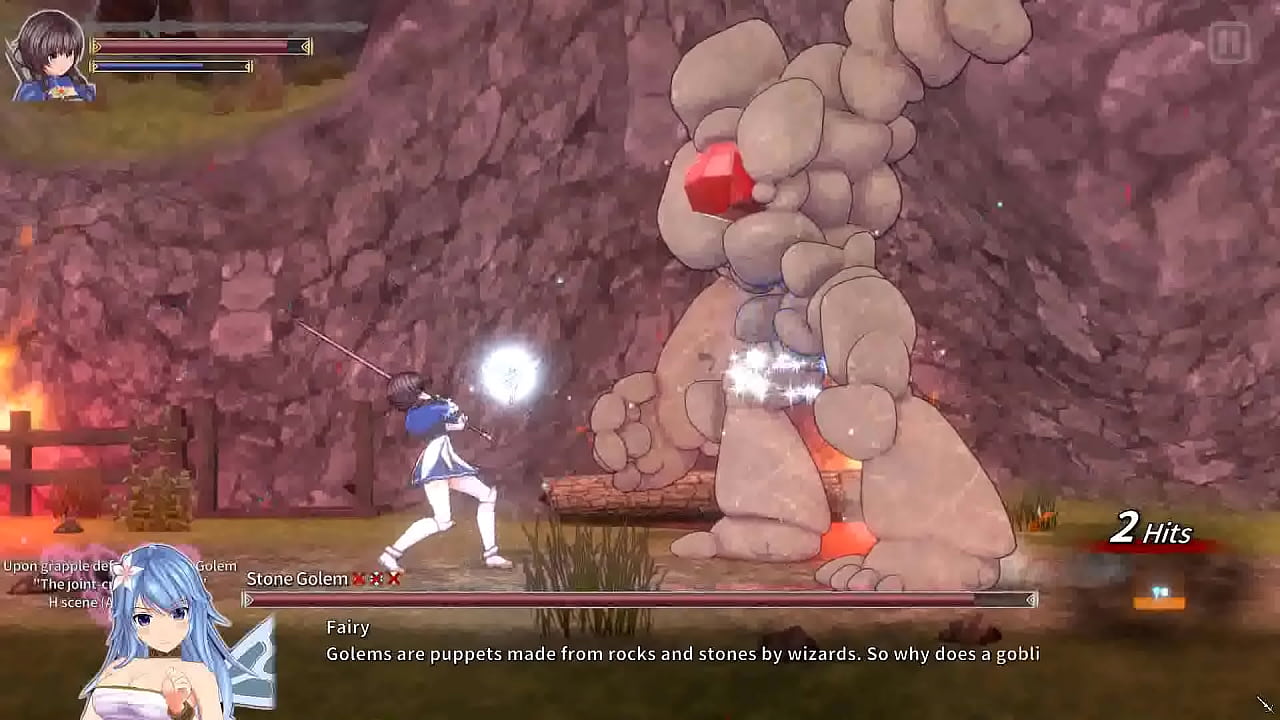
Task: Click the third red X gem-break marker
Action: (392, 578)
